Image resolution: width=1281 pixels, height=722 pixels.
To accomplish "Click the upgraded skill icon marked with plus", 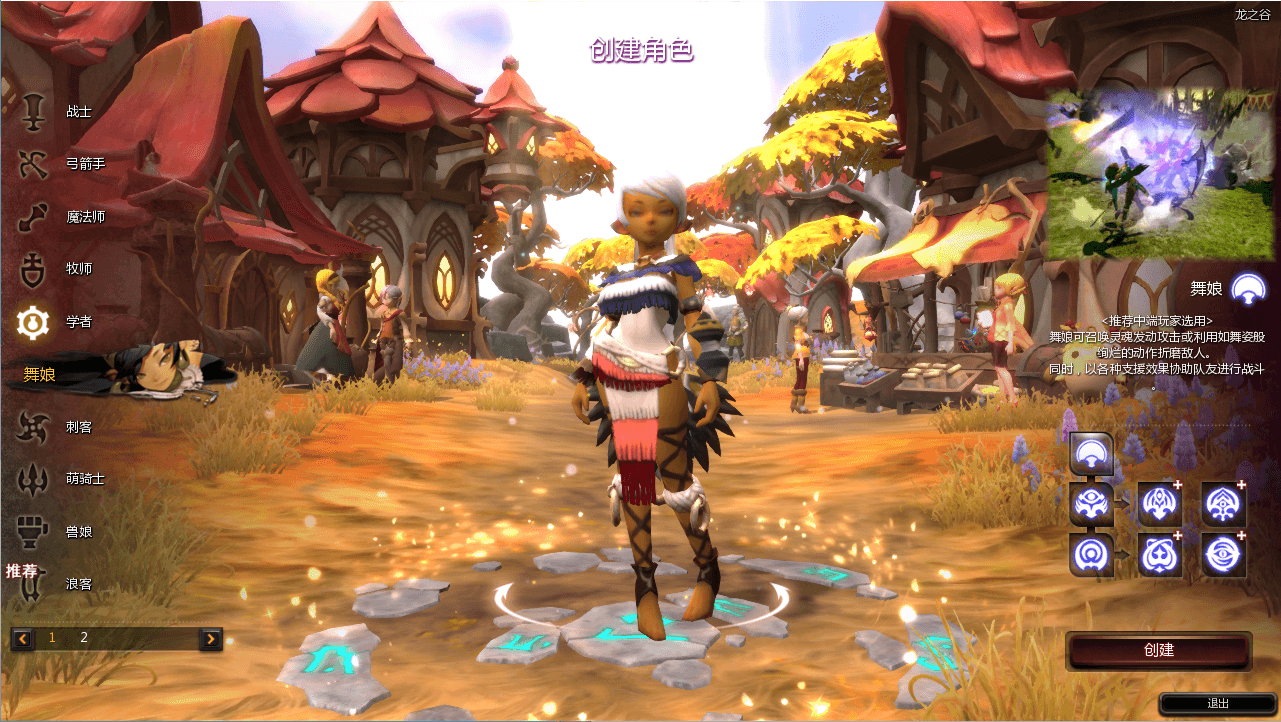I will [1159, 503].
